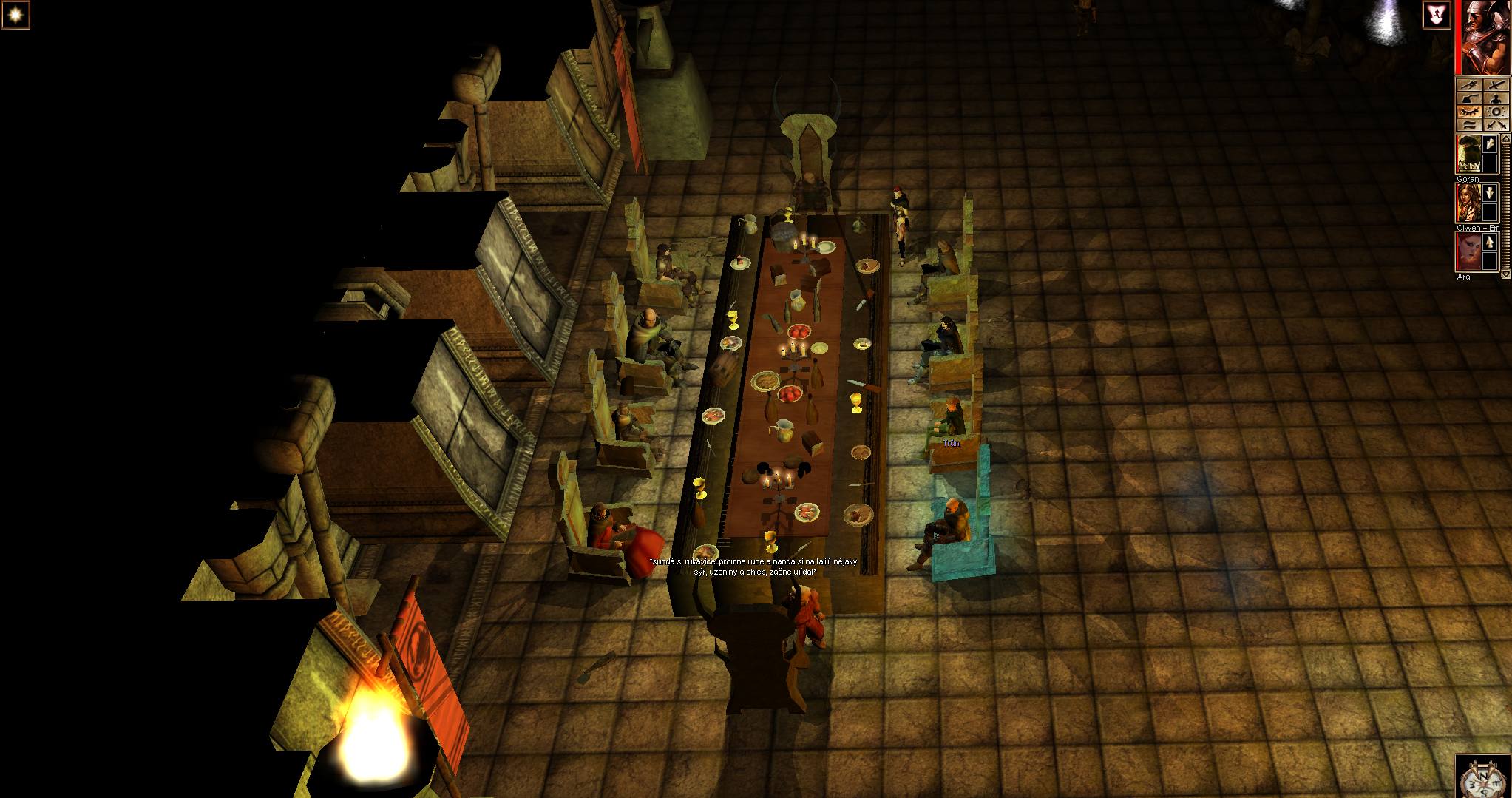Choose party member Ara's portrait
Screen dimensions: 1512x798
click(x=1468, y=251)
